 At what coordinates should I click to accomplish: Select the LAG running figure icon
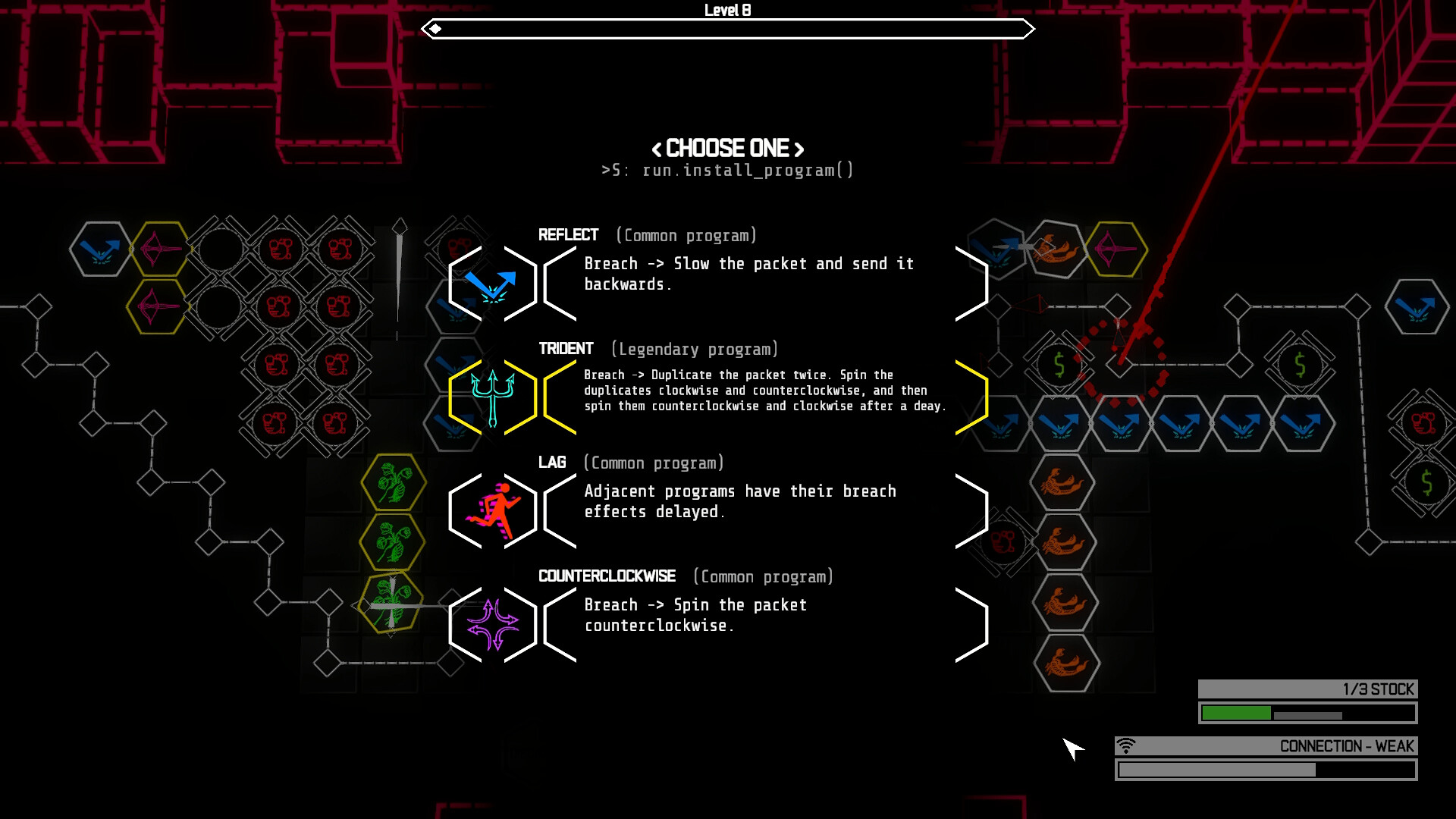492,510
